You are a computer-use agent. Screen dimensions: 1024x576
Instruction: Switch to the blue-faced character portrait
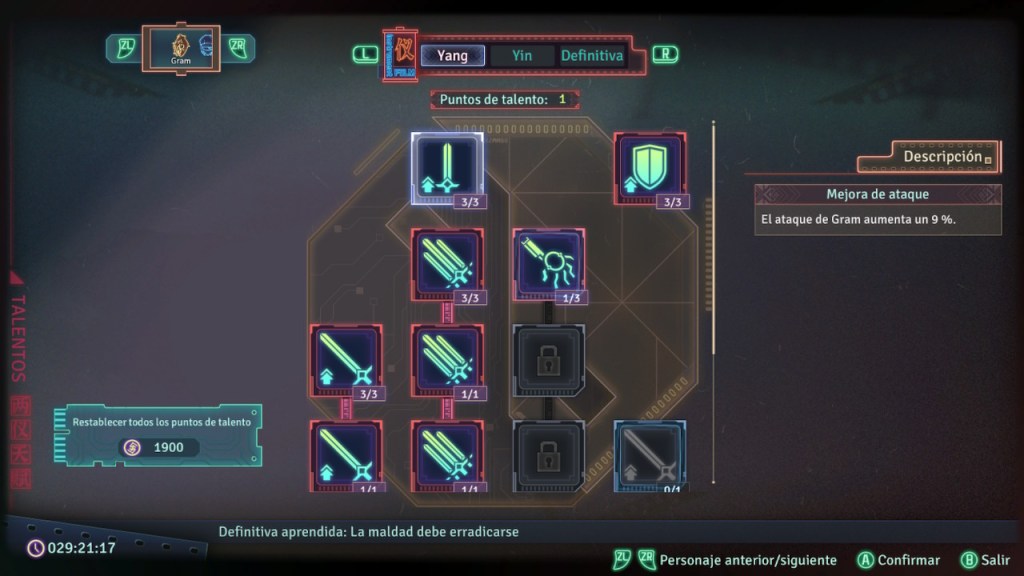pos(207,46)
